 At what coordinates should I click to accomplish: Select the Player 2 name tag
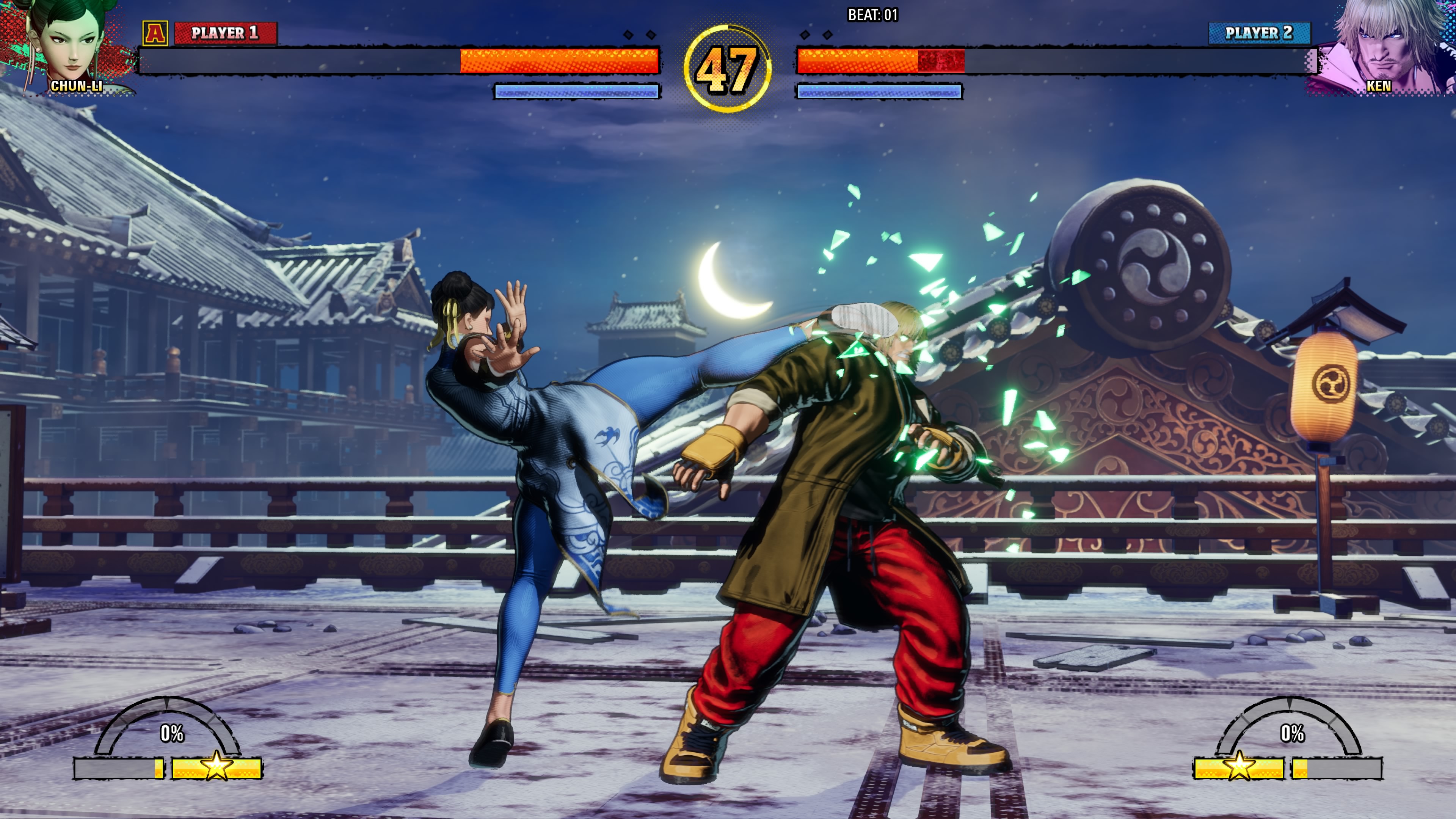click(1259, 33)
